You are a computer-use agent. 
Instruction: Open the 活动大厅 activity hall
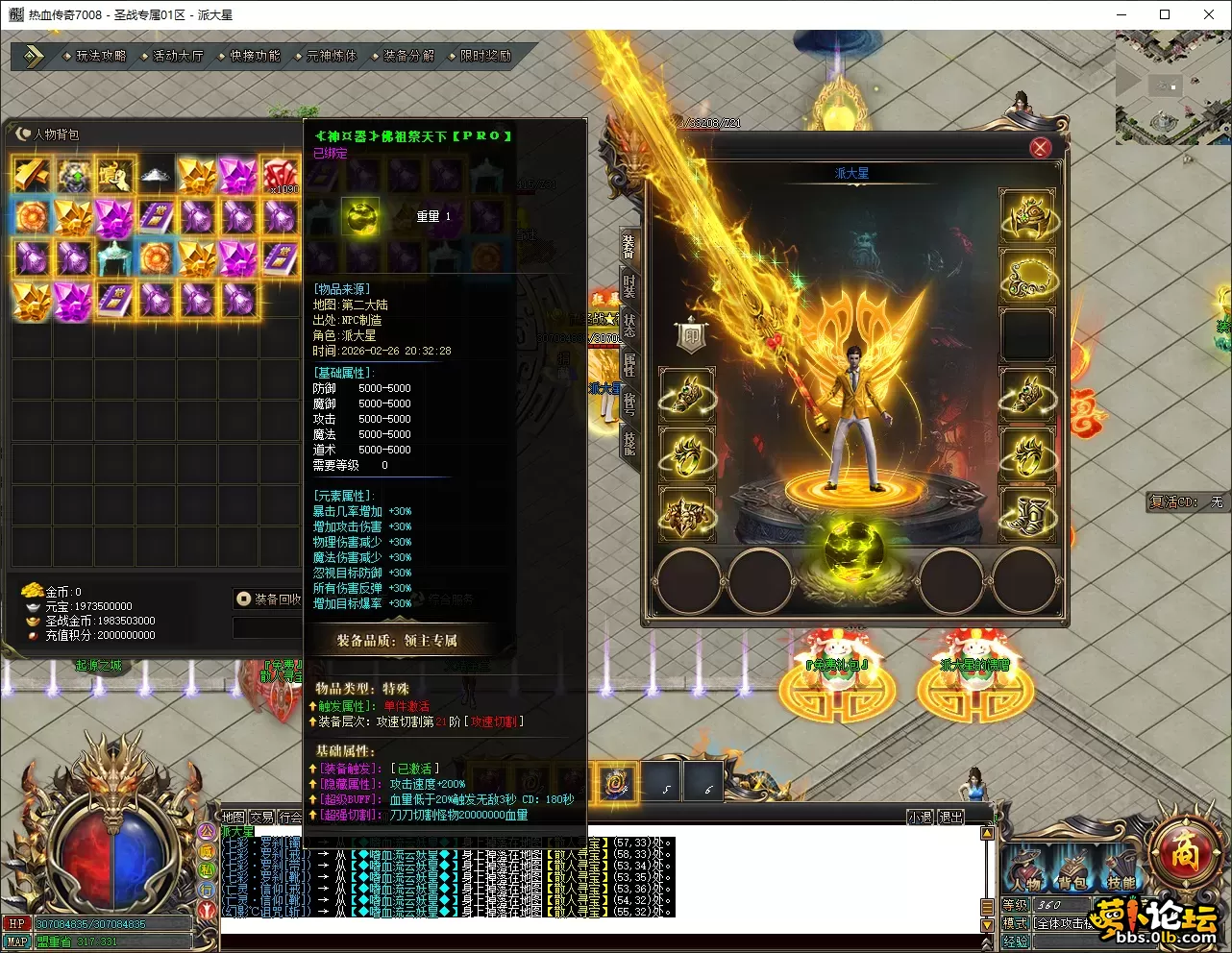pyautogui.click(x=178, y=56)
